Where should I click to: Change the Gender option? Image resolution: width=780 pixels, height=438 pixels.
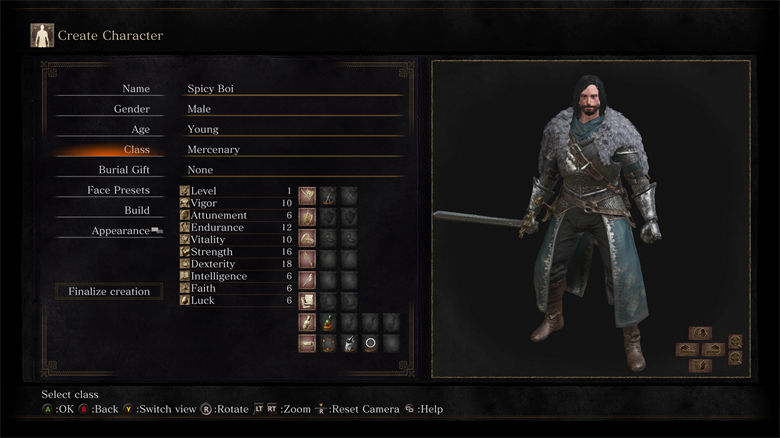pos(132,109)
